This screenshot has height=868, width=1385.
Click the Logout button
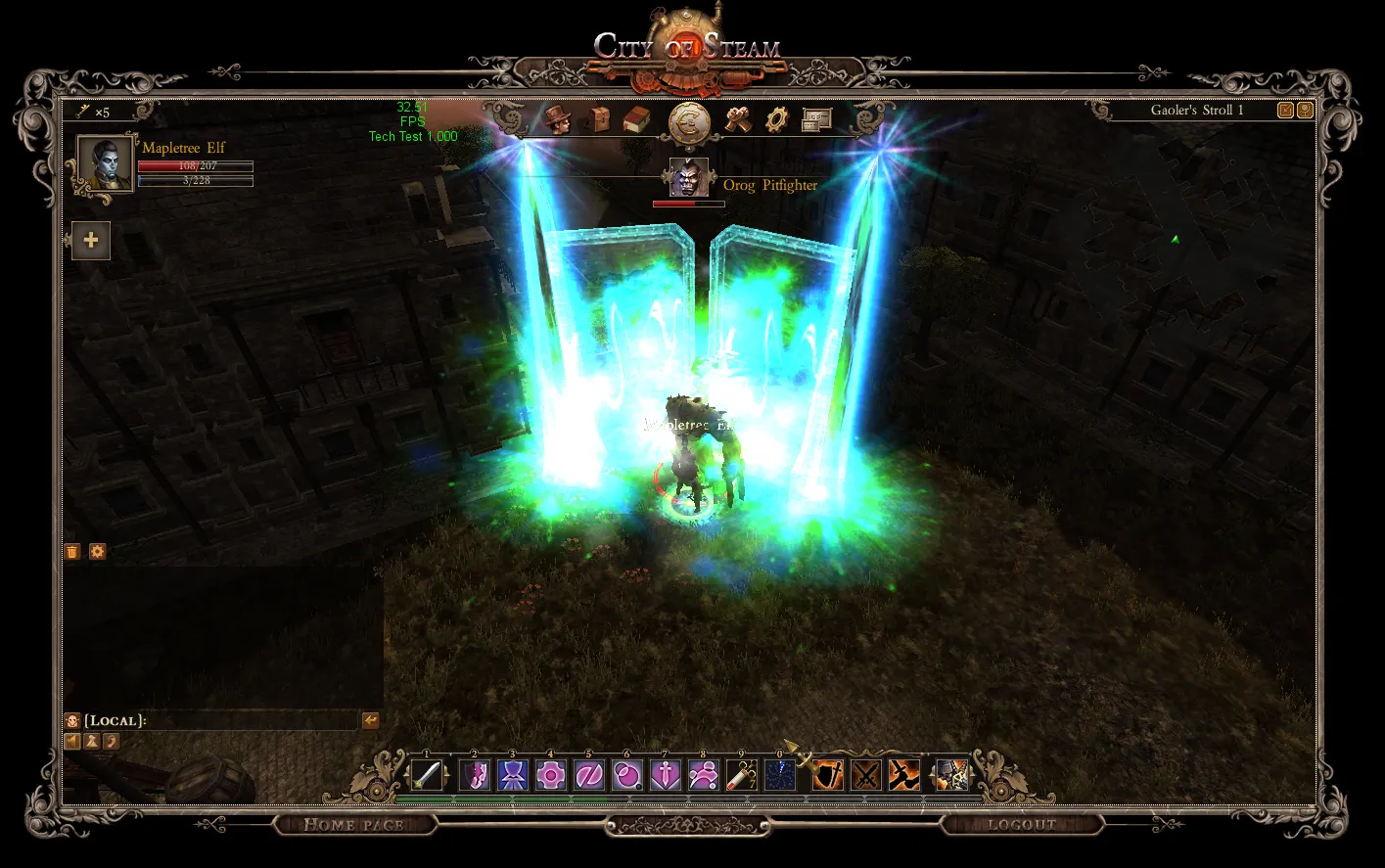click(x=1021, y=825)
